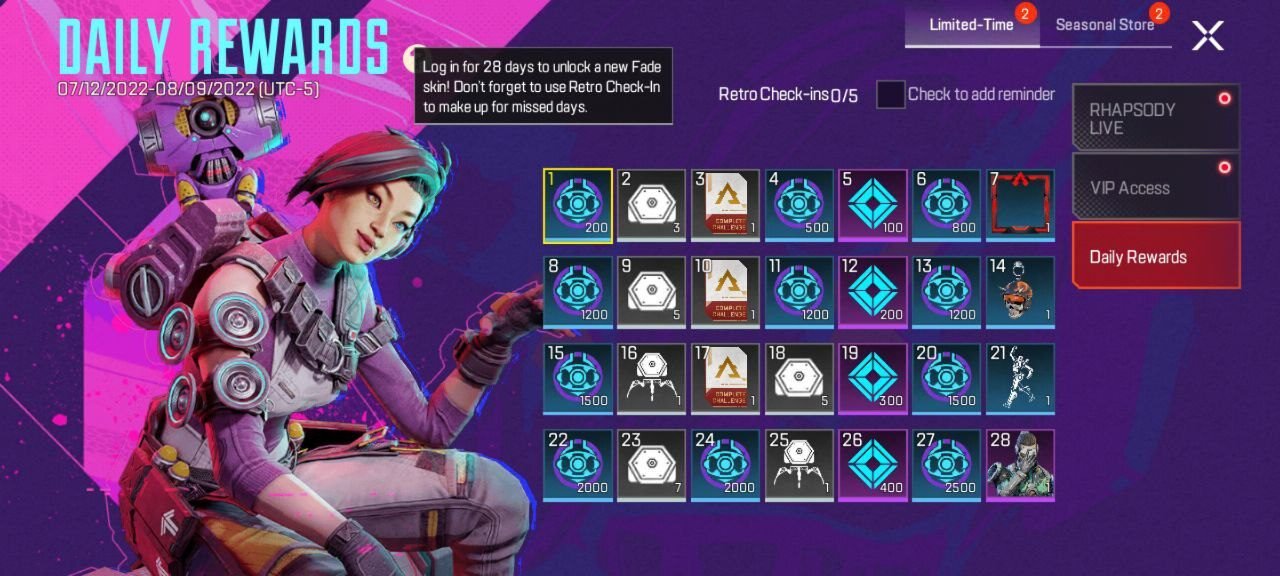View the day 21 emote reward

point(1020,378)
